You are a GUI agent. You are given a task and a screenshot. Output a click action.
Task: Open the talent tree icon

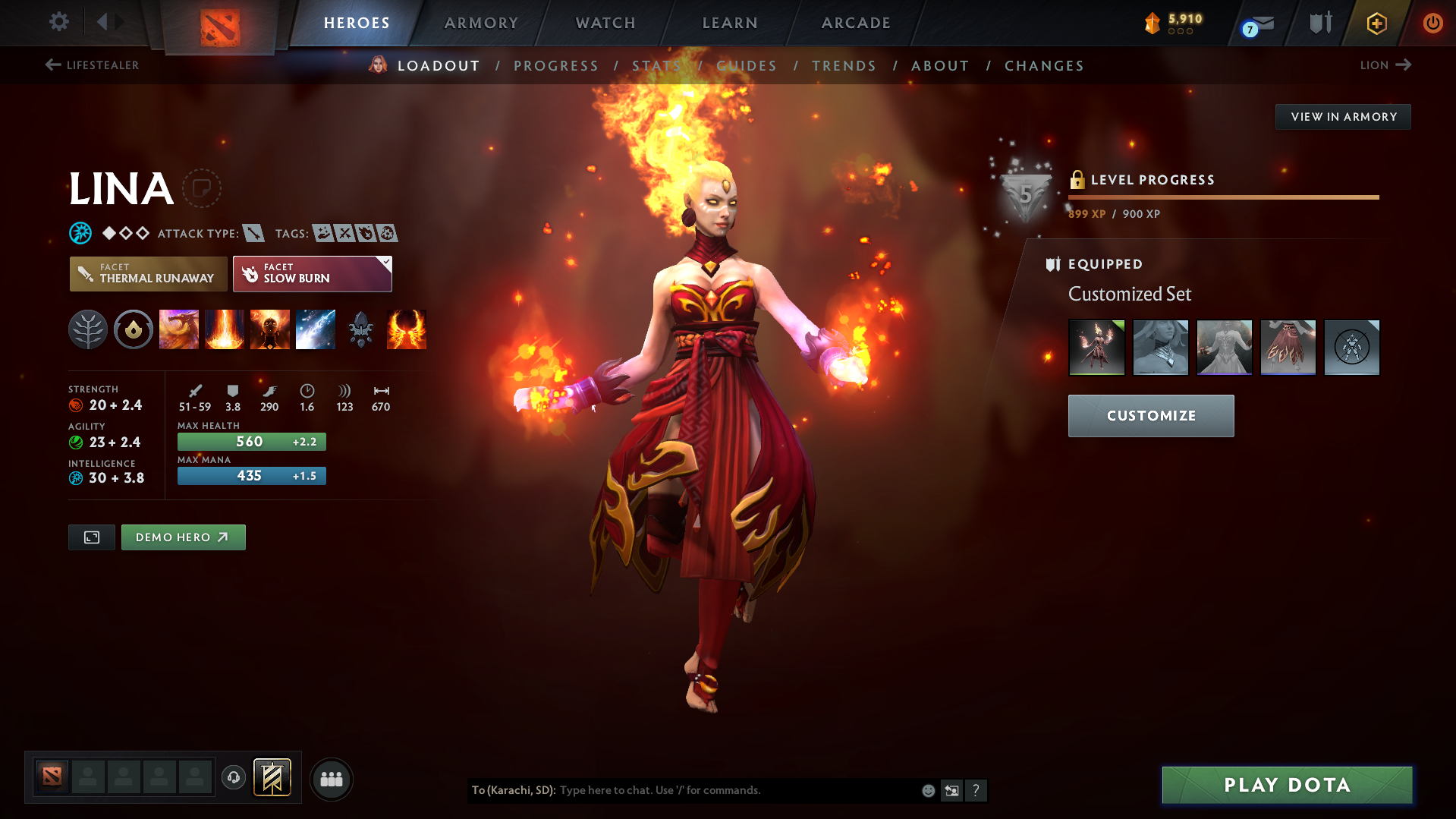(88, 329)
